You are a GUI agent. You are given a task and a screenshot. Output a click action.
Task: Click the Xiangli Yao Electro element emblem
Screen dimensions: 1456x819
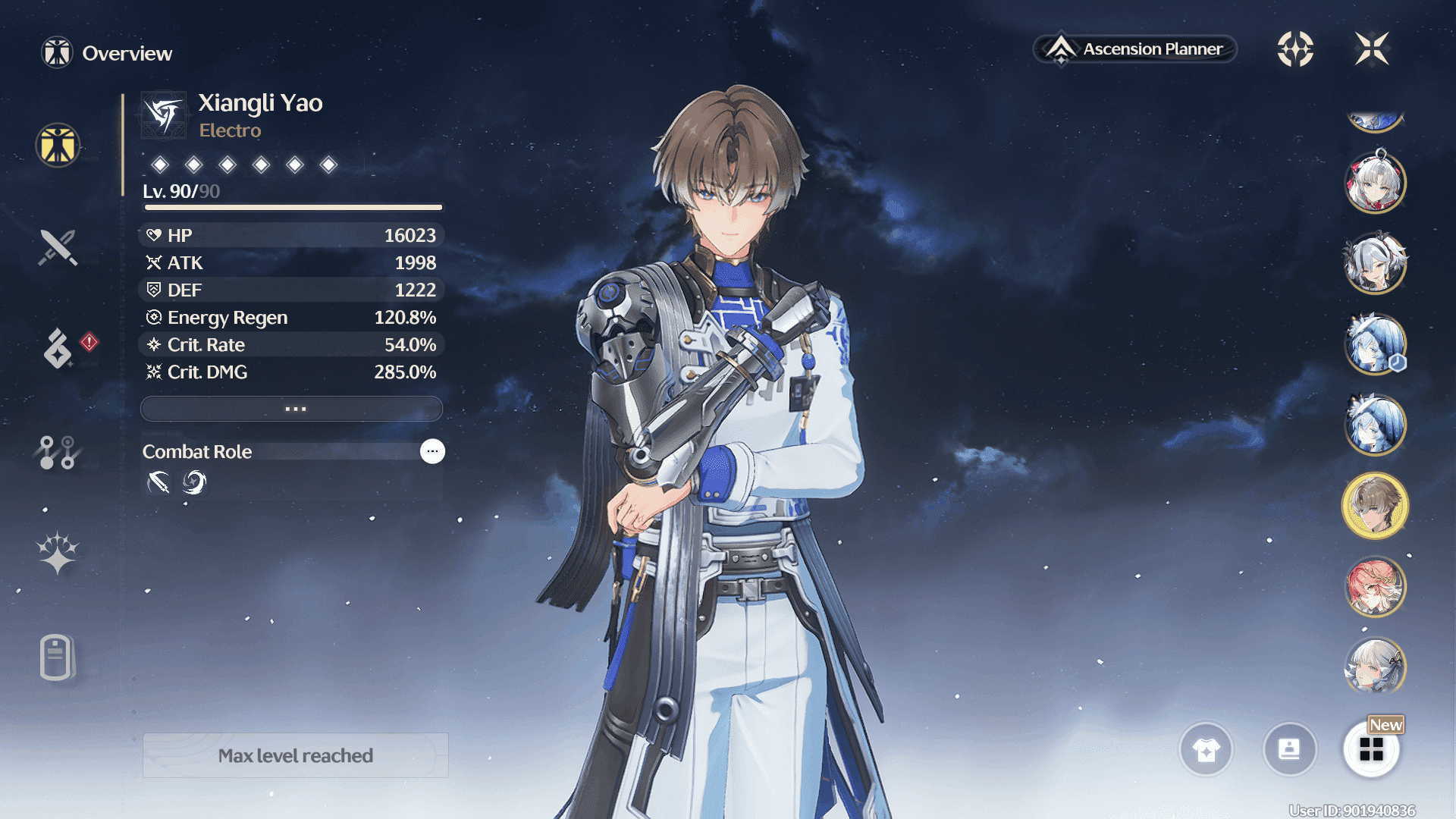click(164, 115)
